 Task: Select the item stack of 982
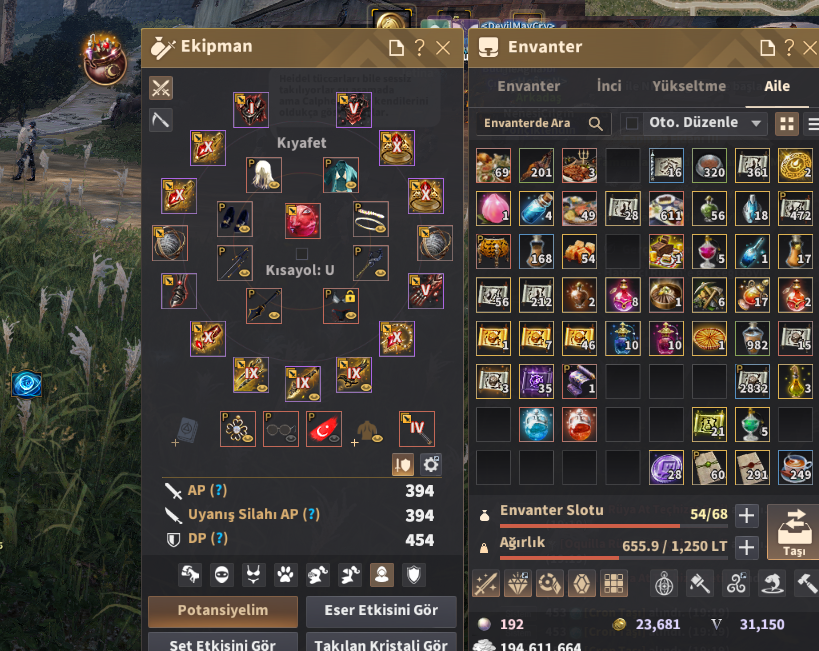752,338
